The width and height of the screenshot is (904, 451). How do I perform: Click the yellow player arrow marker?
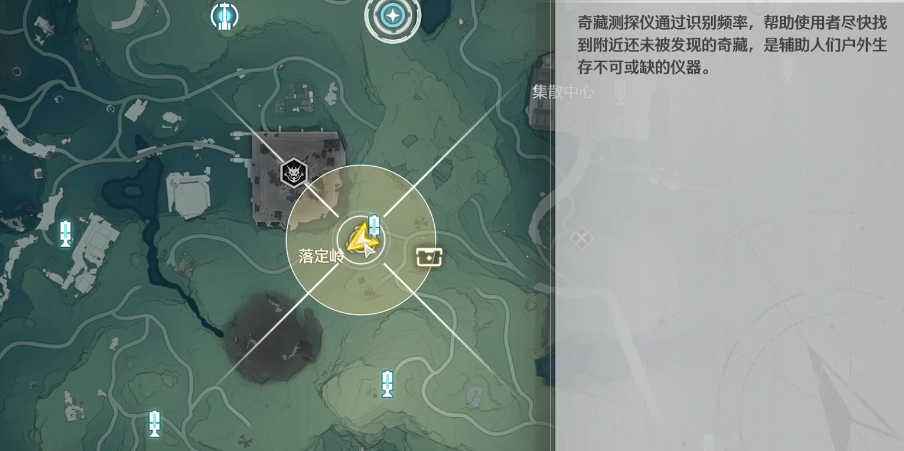pos(361,240)
